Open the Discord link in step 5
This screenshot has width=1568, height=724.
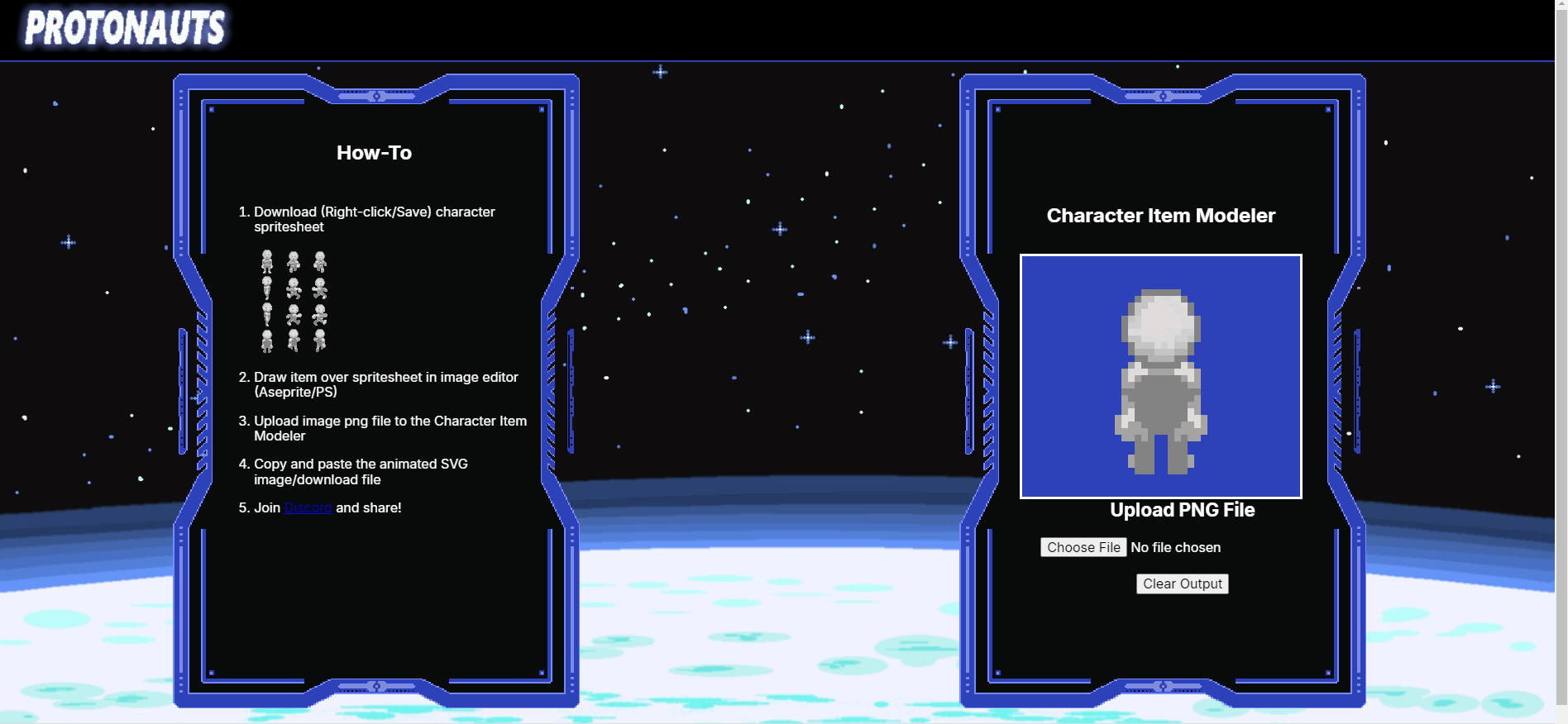point(308,507)
